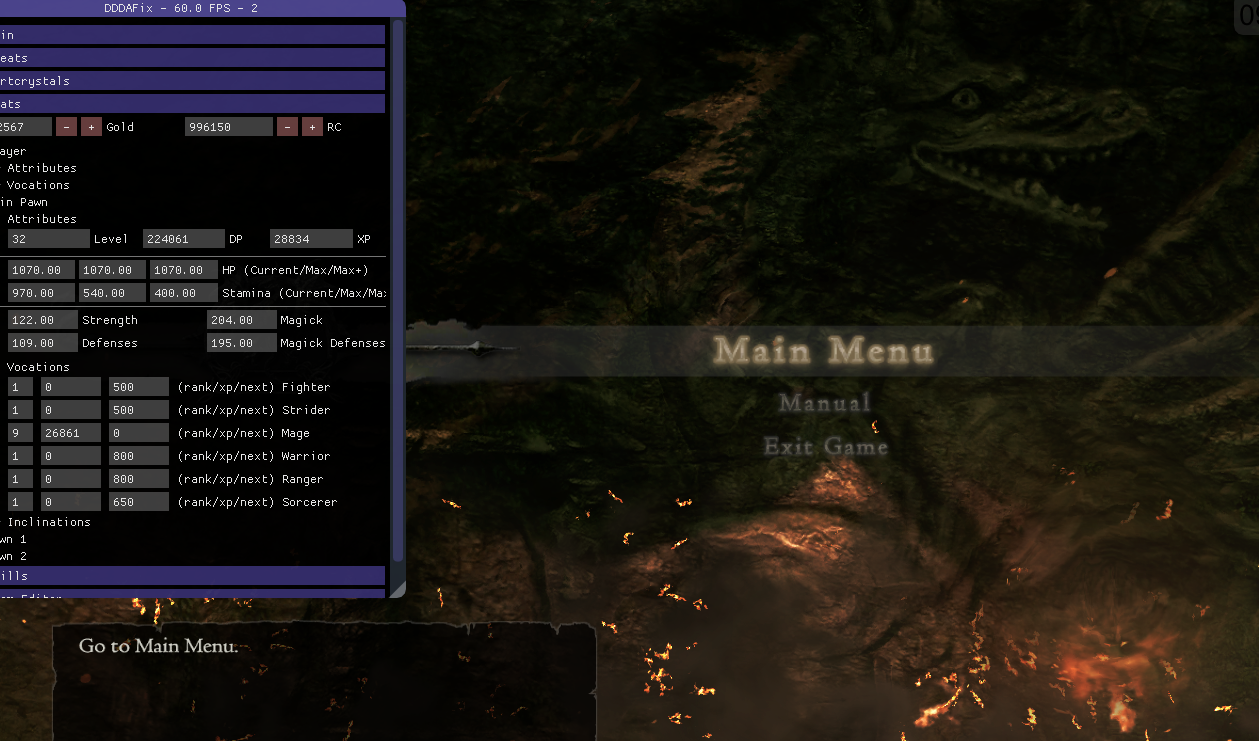Edit the RC value field
1259x741 pixels.
228,127
